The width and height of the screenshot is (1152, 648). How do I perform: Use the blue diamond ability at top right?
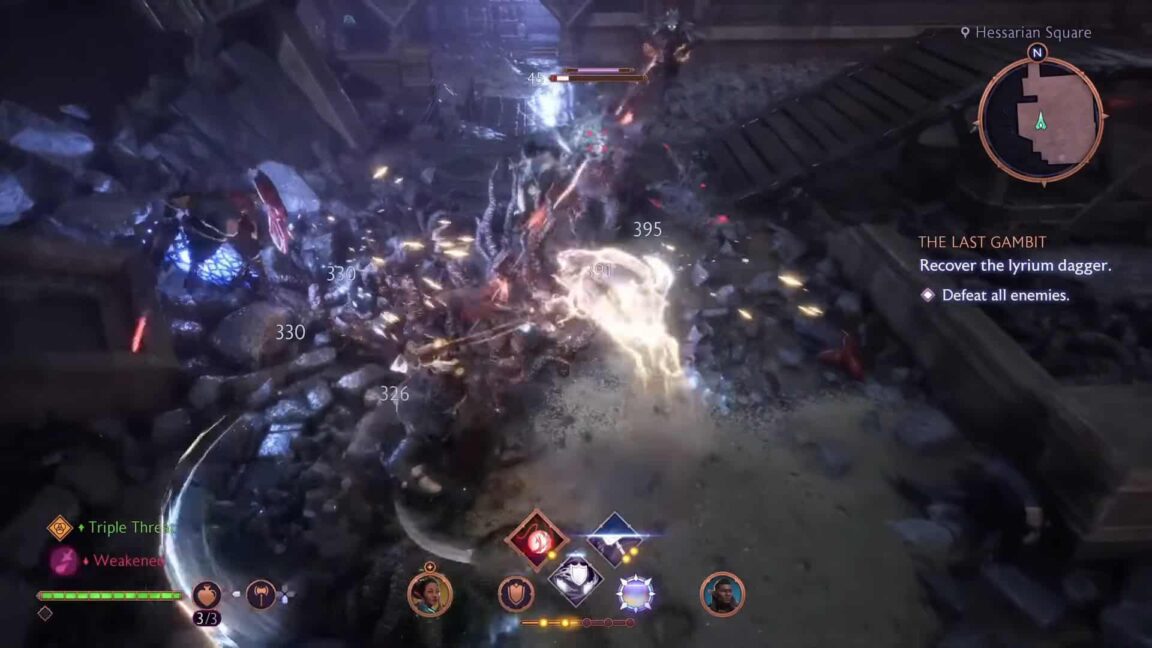614,539
